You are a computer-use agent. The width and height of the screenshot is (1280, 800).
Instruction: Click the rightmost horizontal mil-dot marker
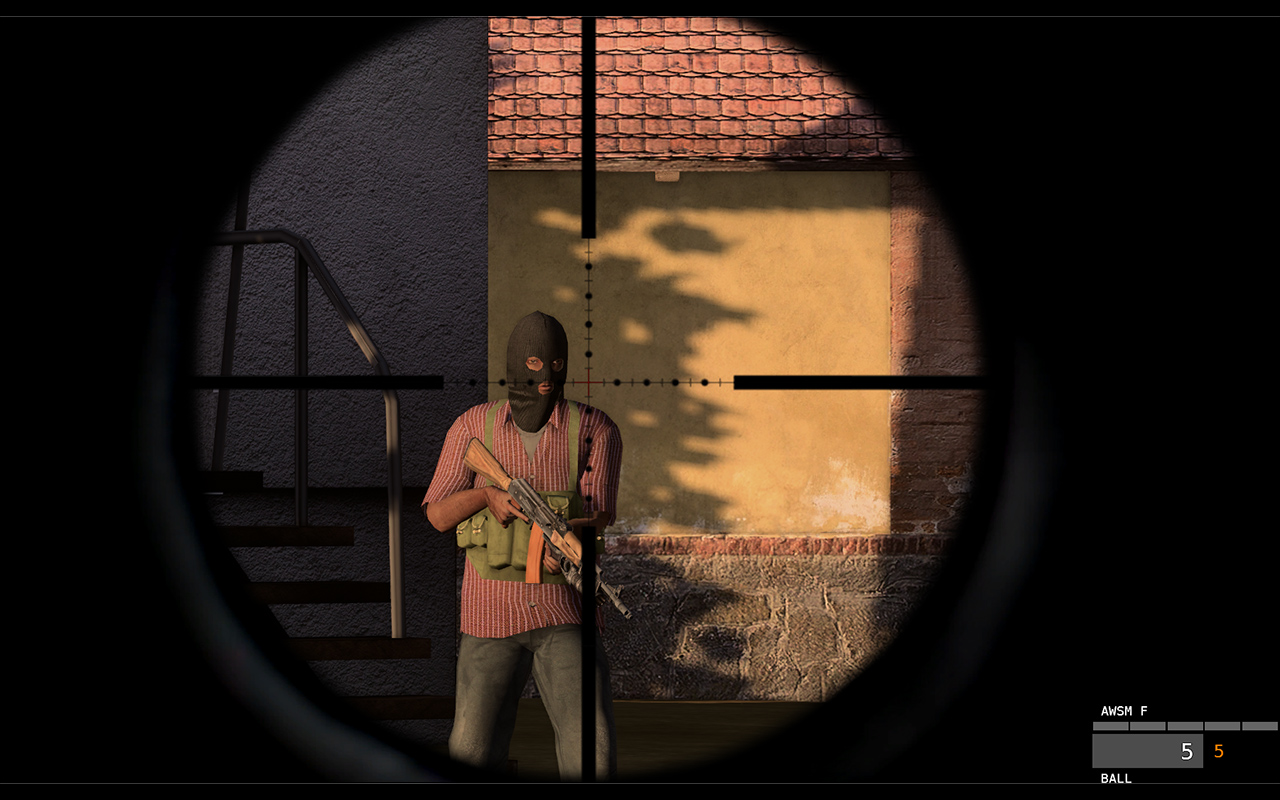pos(705,382)
